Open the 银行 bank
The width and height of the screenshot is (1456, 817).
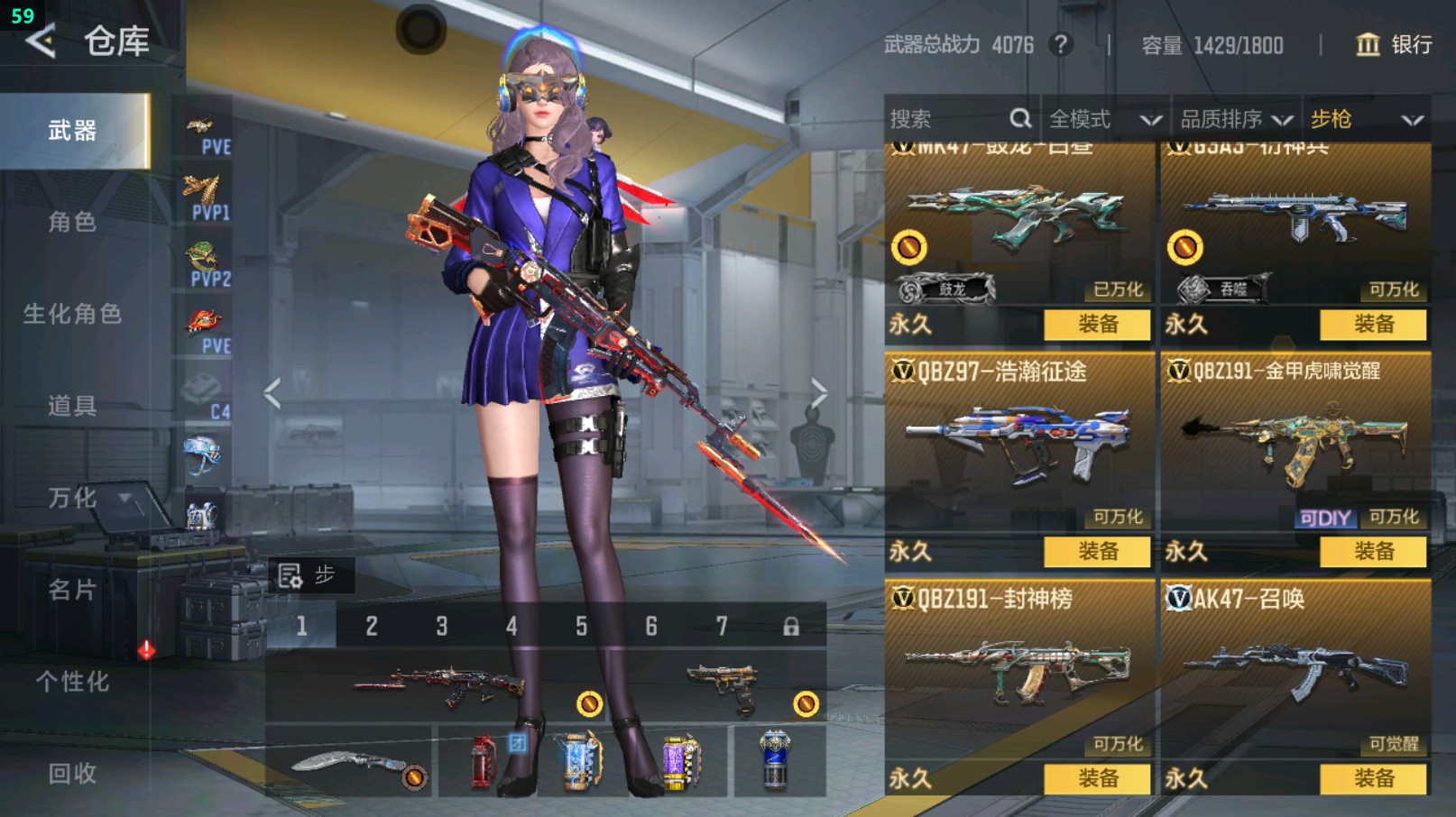1394,44
